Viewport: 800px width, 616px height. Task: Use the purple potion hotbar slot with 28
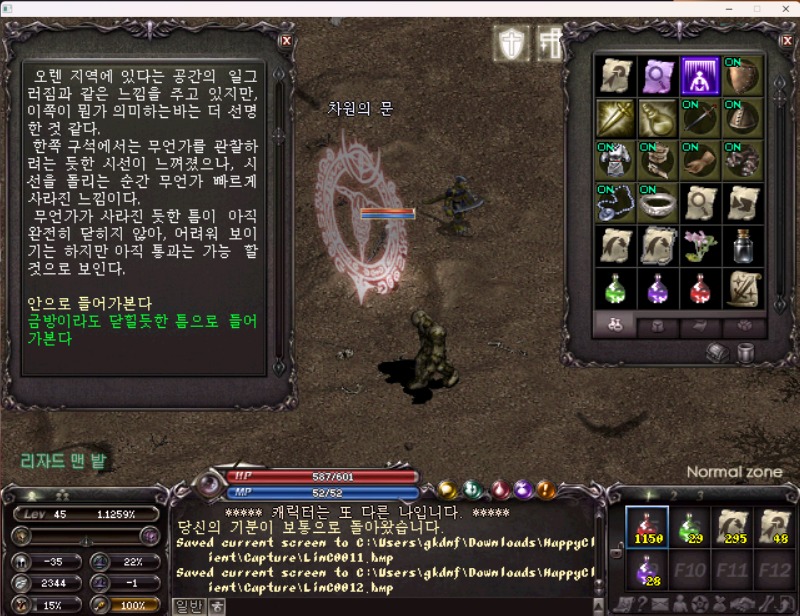(647, 571)
